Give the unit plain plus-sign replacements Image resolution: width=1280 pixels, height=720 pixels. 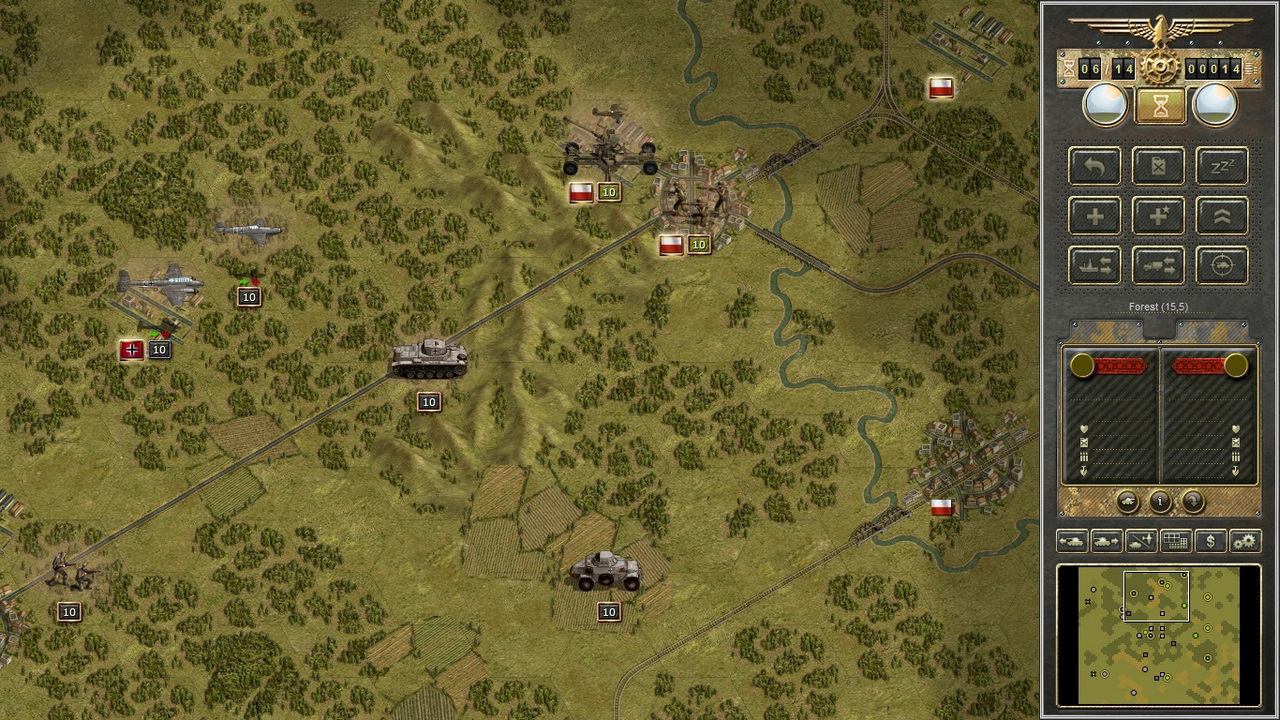pos(1095,216)
